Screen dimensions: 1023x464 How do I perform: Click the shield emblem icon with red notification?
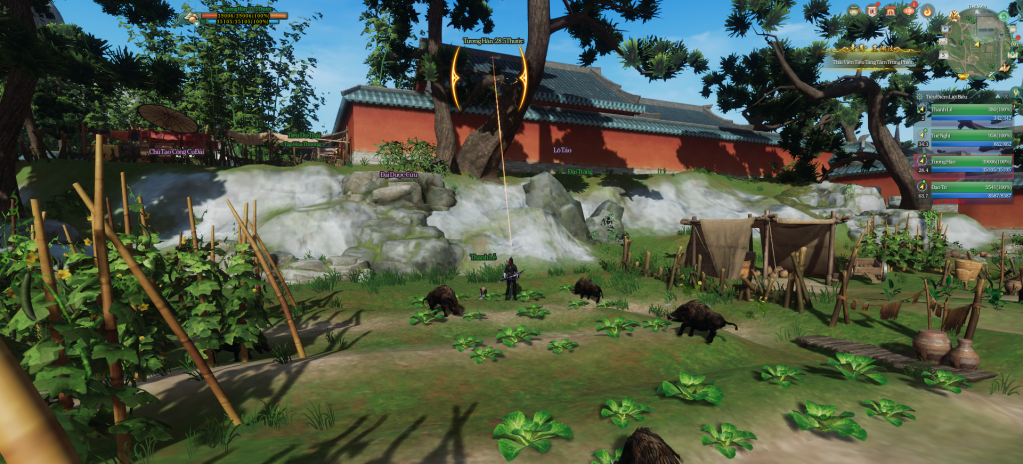pyautogui.click(x=871, y=10)
